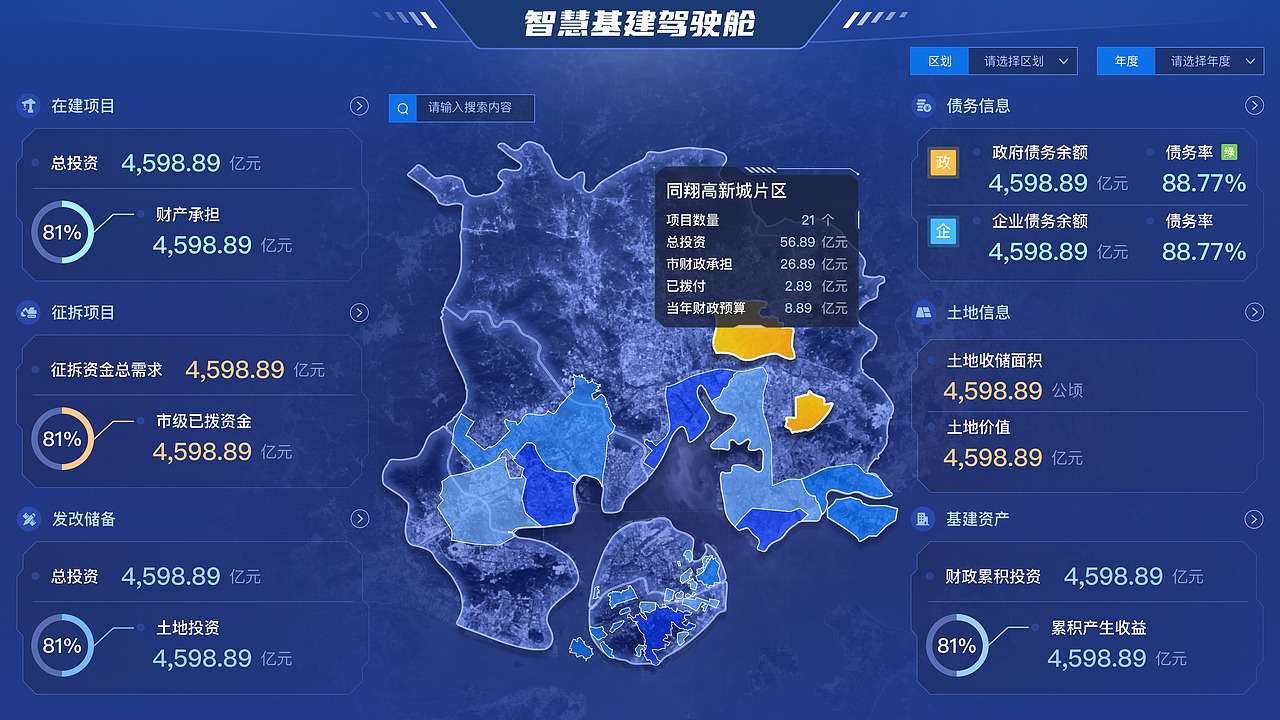Switch to the 年度 tab
This screenshot has width=1280, height=720.
[1125, 61]
